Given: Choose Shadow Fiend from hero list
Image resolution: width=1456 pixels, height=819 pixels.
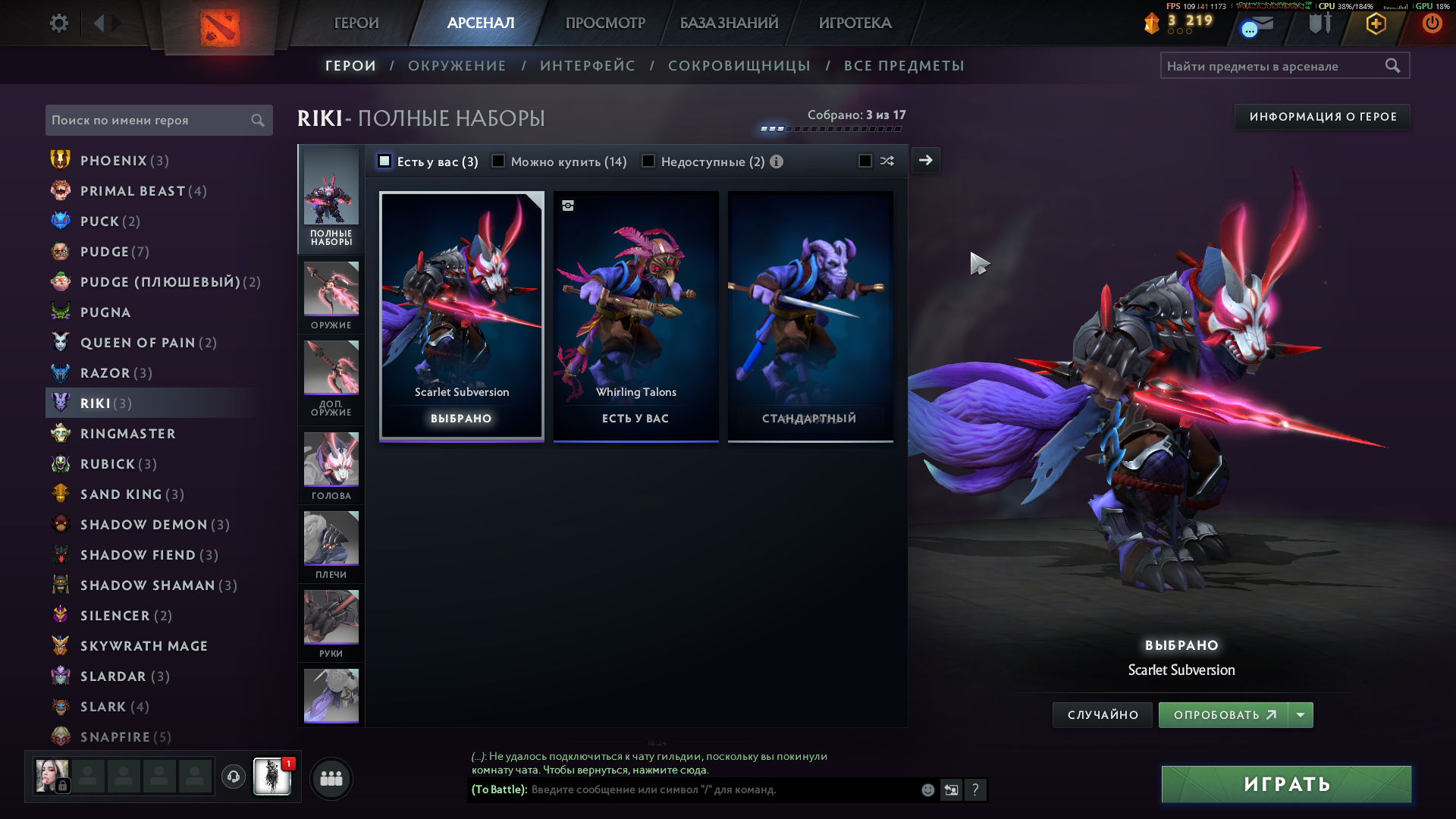Looking at the screenshot, I should tap(138, 555).
